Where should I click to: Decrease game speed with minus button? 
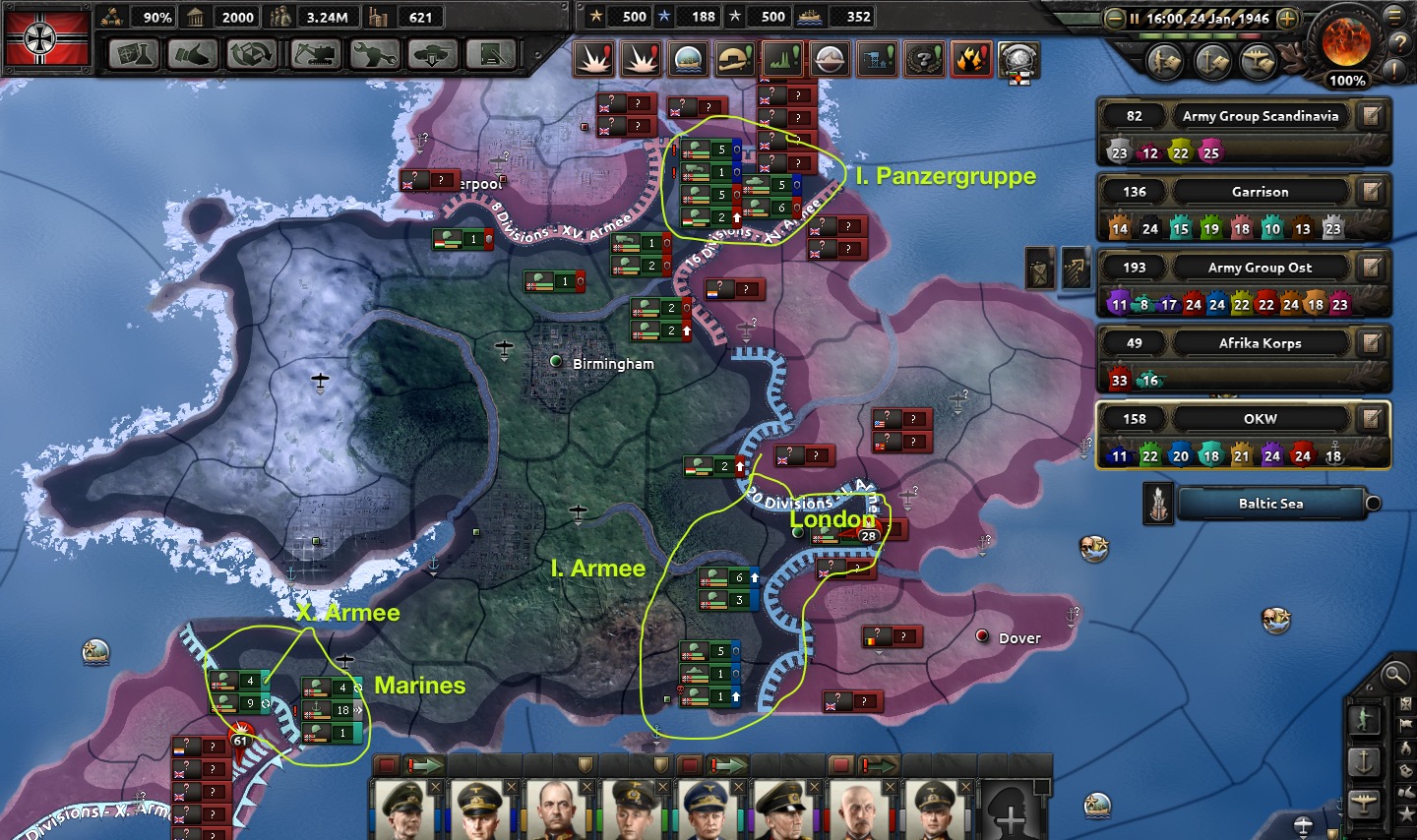pos(1114,19)
